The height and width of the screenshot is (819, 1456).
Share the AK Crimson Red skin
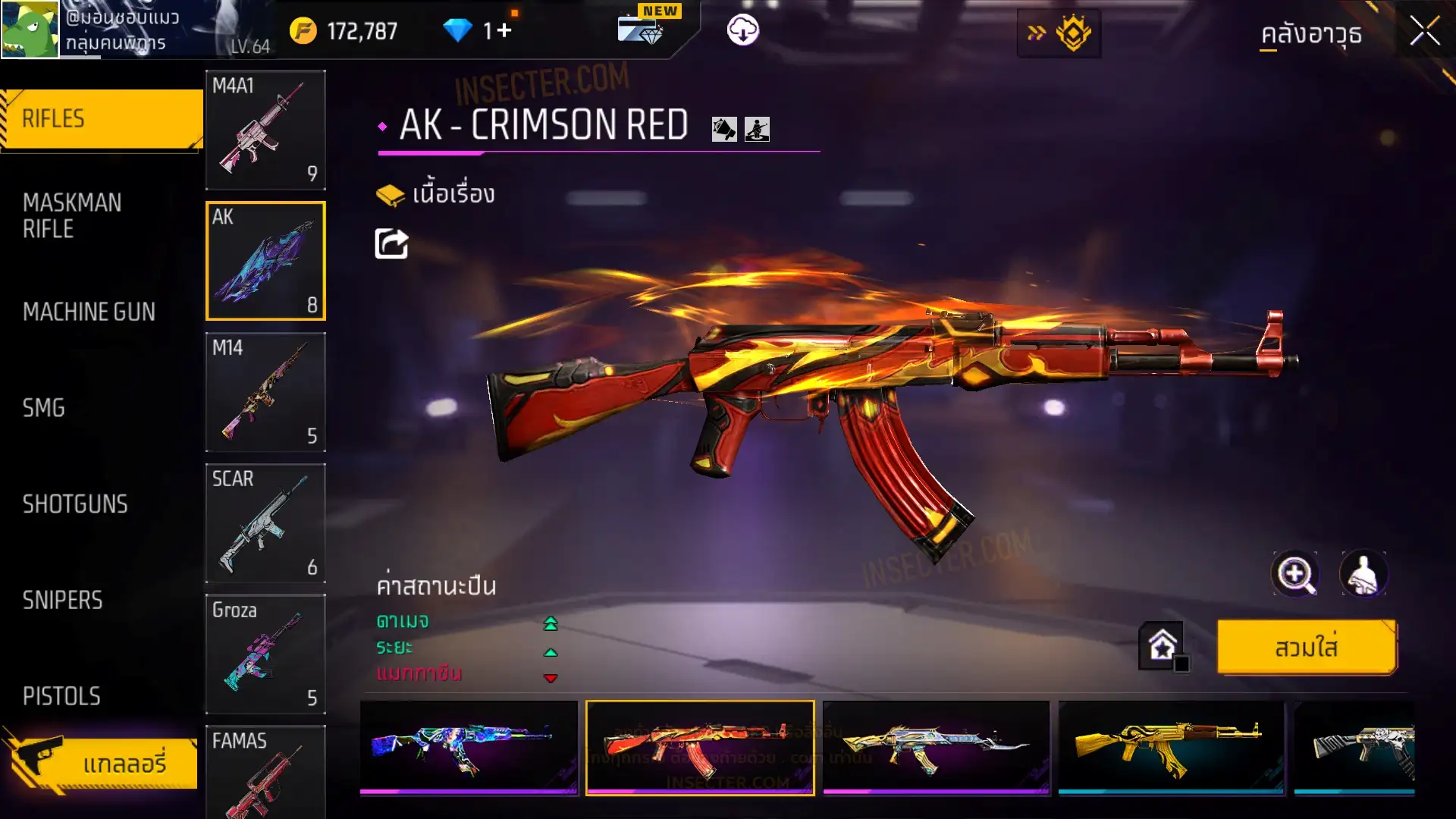click(x=391, y=244)
